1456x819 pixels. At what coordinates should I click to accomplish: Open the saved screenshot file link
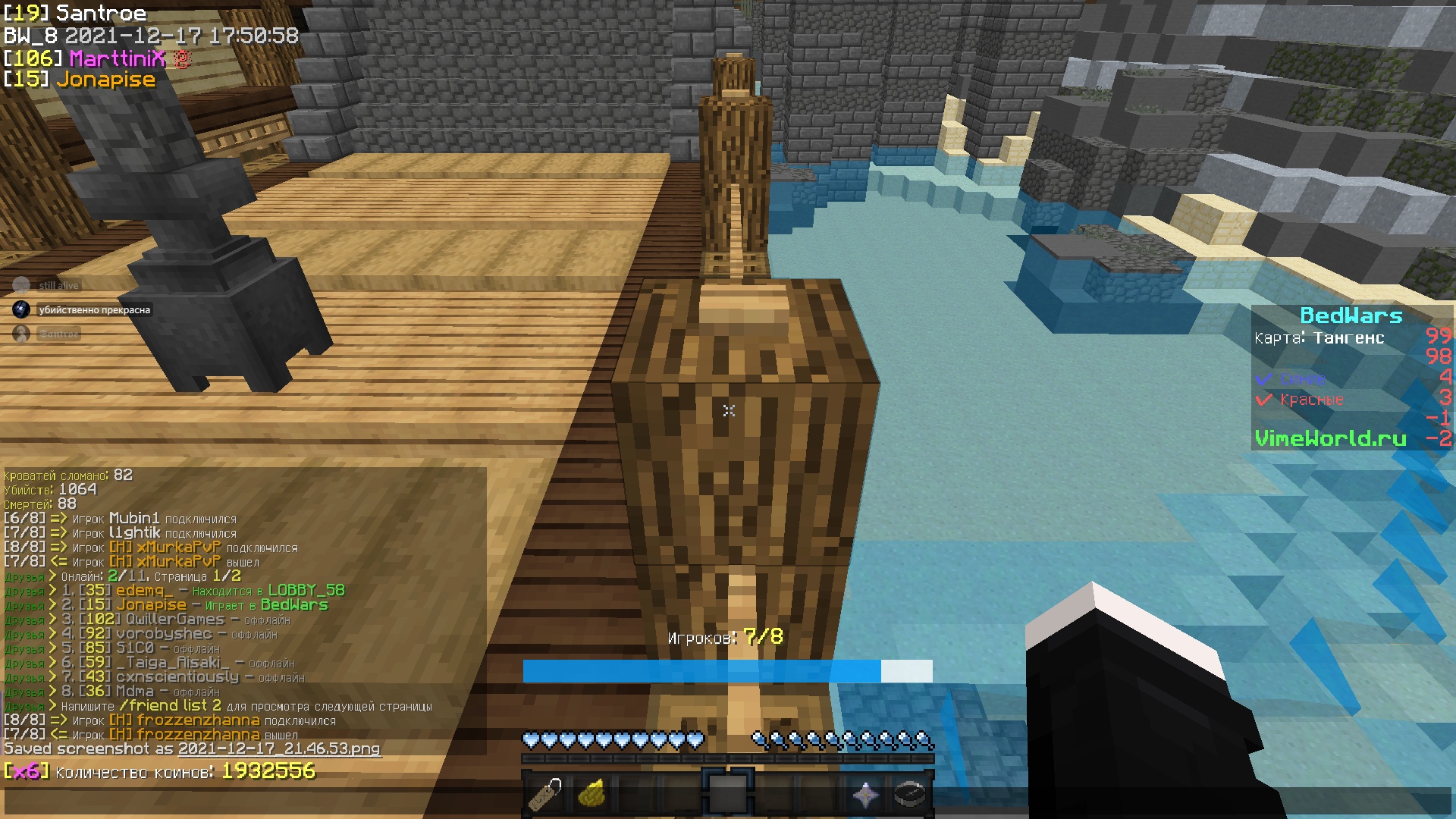coord(279,748)
